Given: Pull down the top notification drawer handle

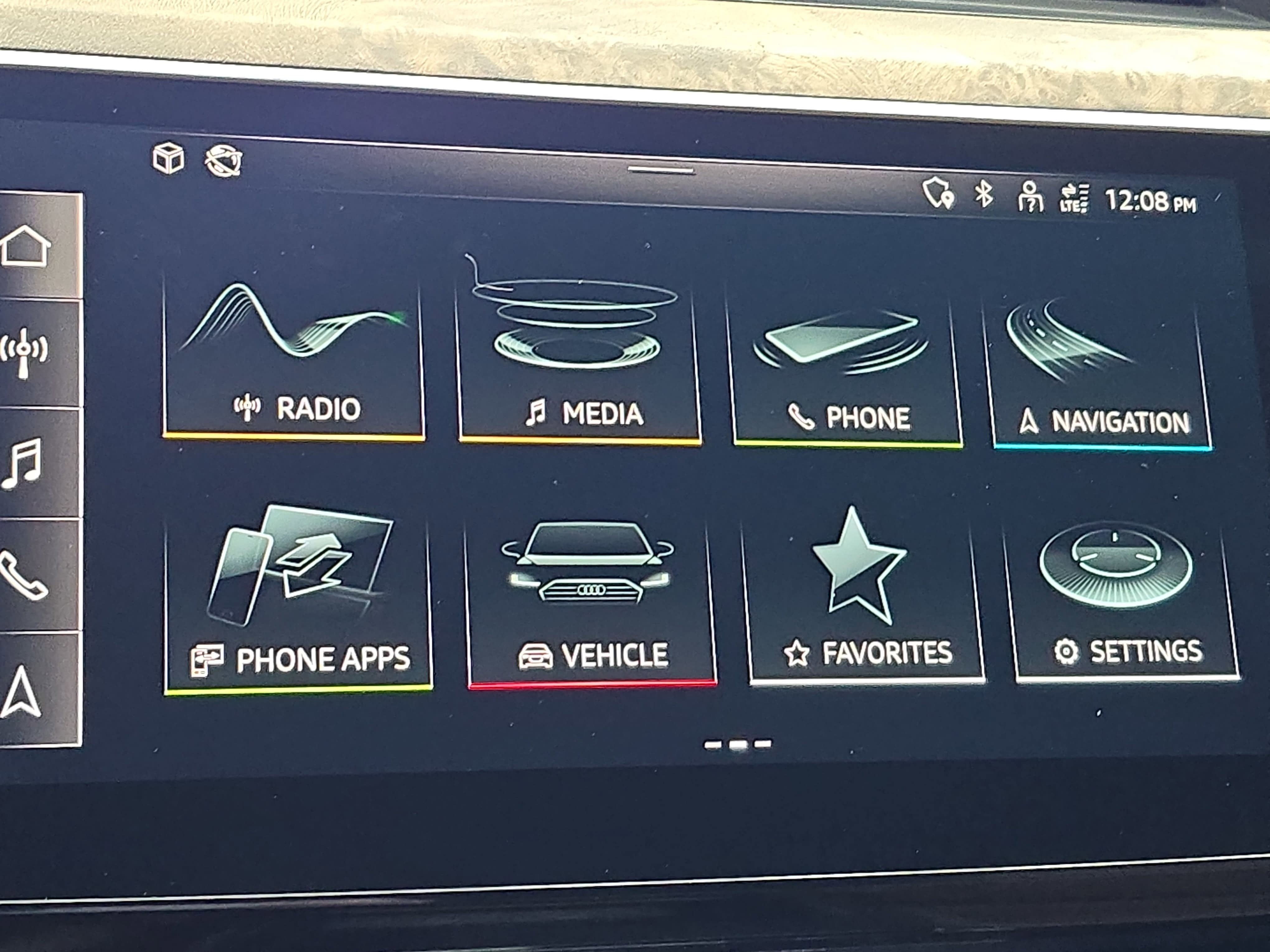Looking at the screenshot, I should coord(660,169).
